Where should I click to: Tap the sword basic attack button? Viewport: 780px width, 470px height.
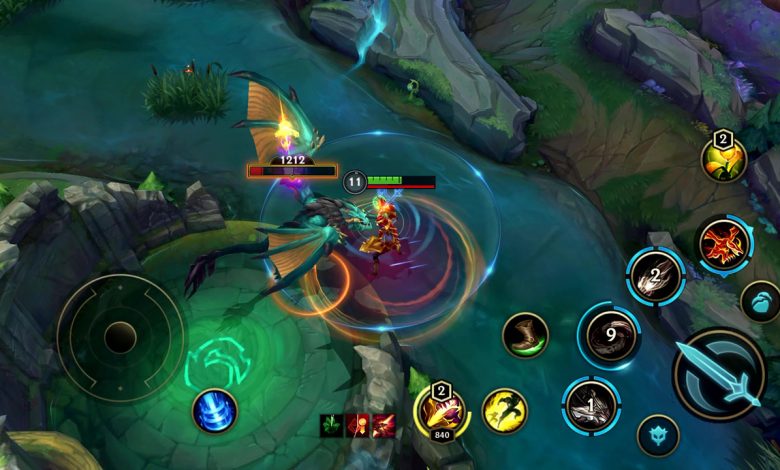[x=719, y=375]
